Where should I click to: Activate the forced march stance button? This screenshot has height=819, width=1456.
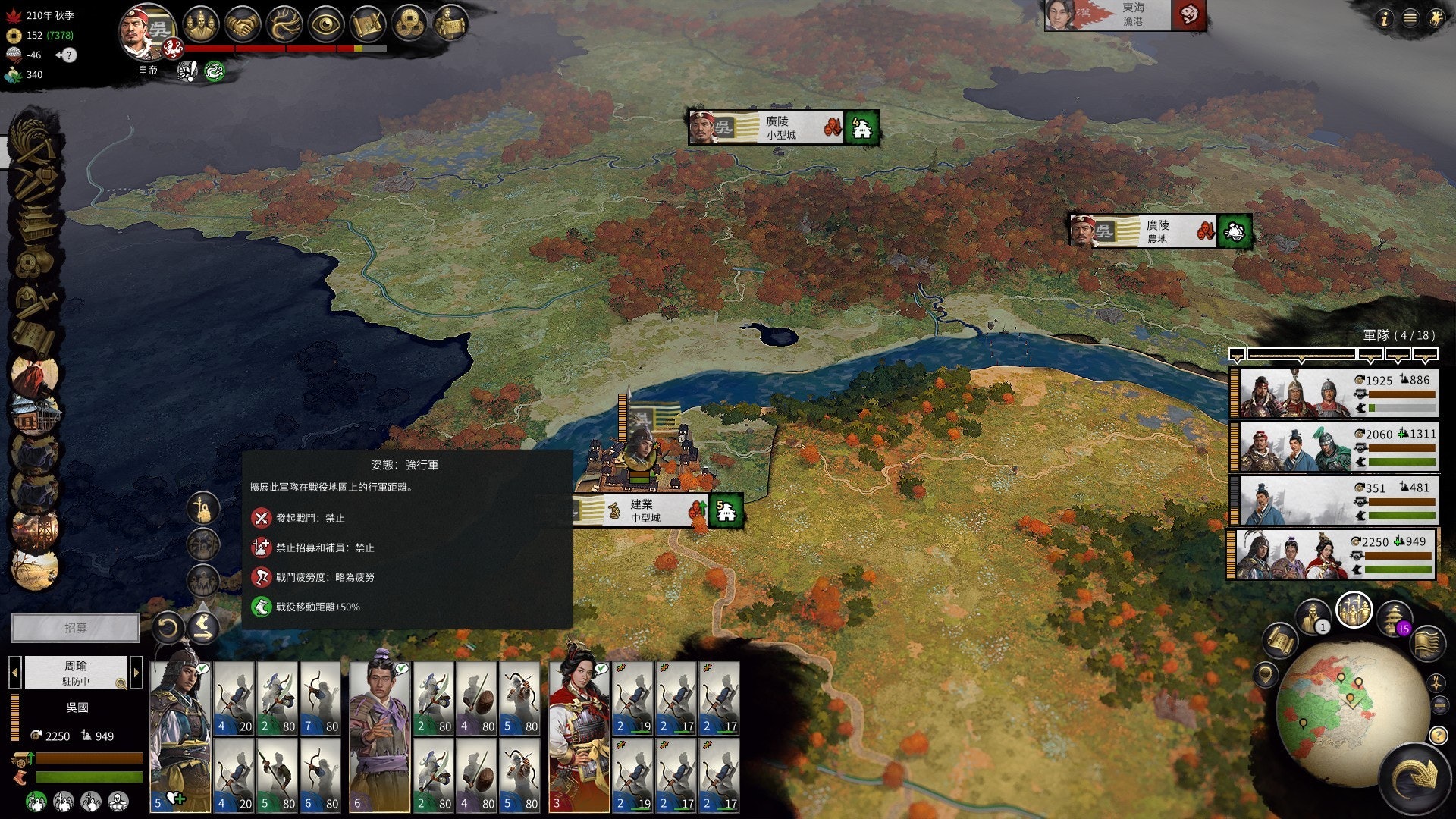202,626
